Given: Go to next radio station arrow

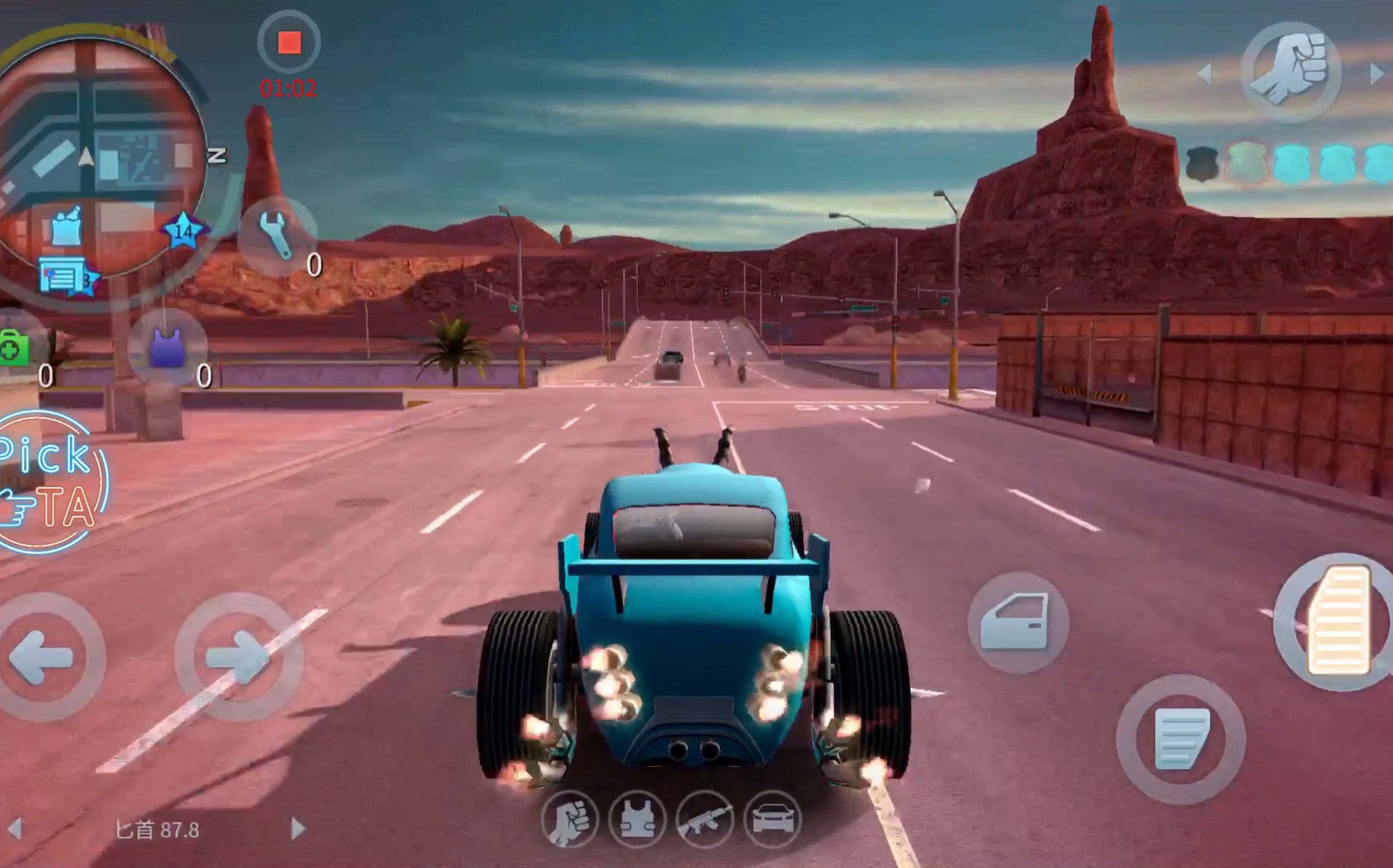Looking at the screenshot, I should (x=297, y=828).
